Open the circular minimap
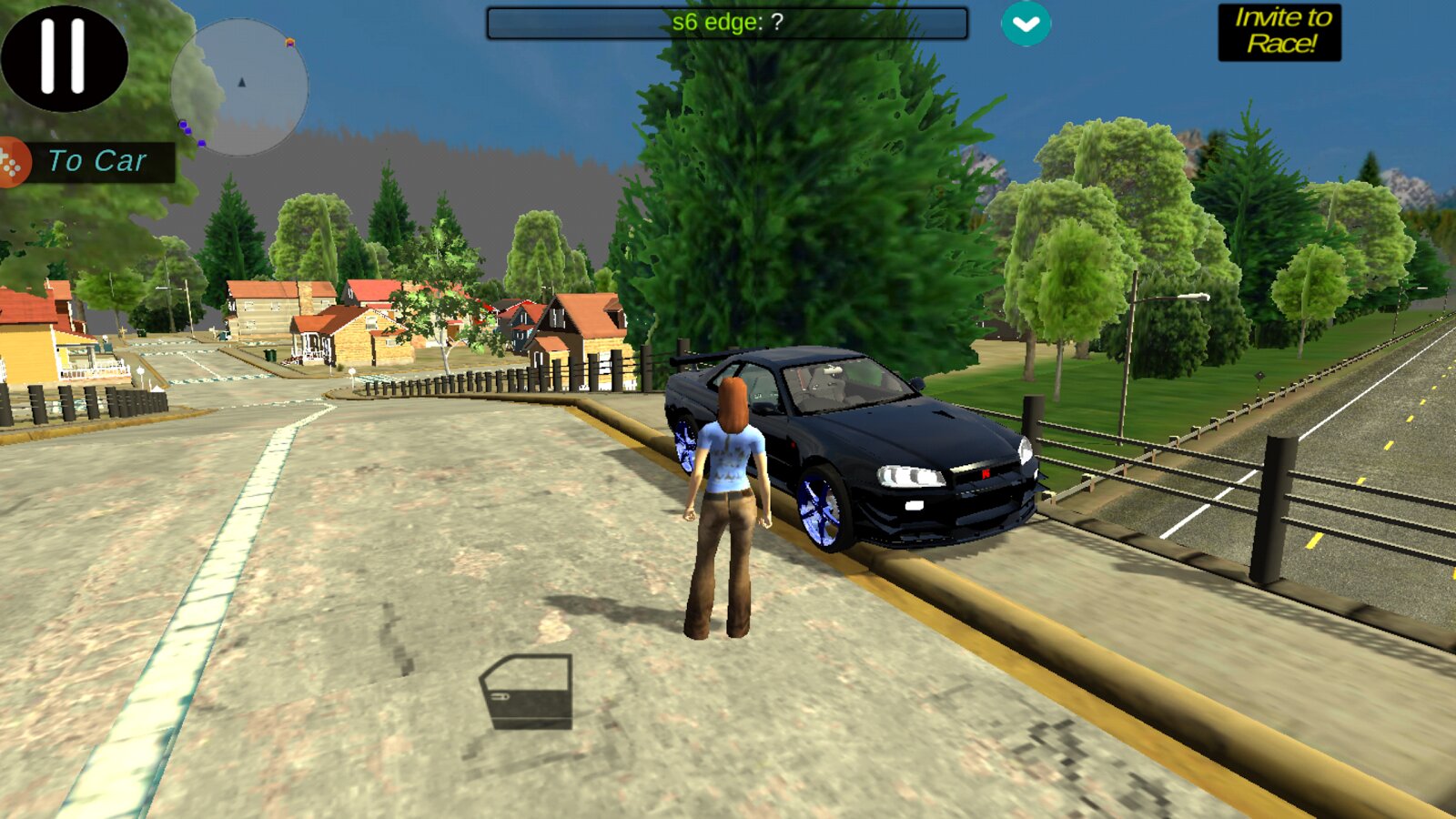 pos(239,87)
